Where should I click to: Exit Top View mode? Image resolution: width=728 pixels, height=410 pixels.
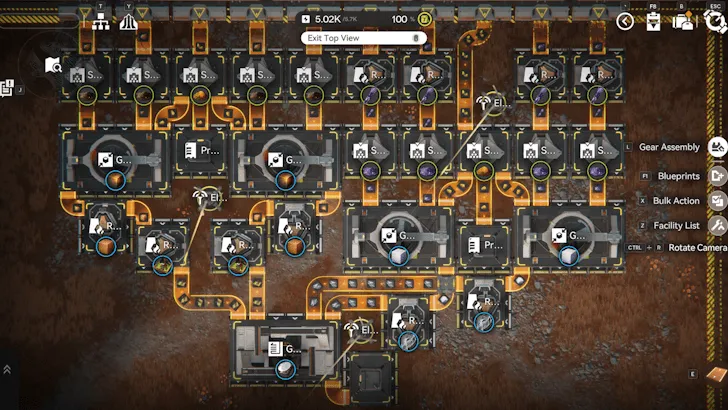[x=363, y=38]
